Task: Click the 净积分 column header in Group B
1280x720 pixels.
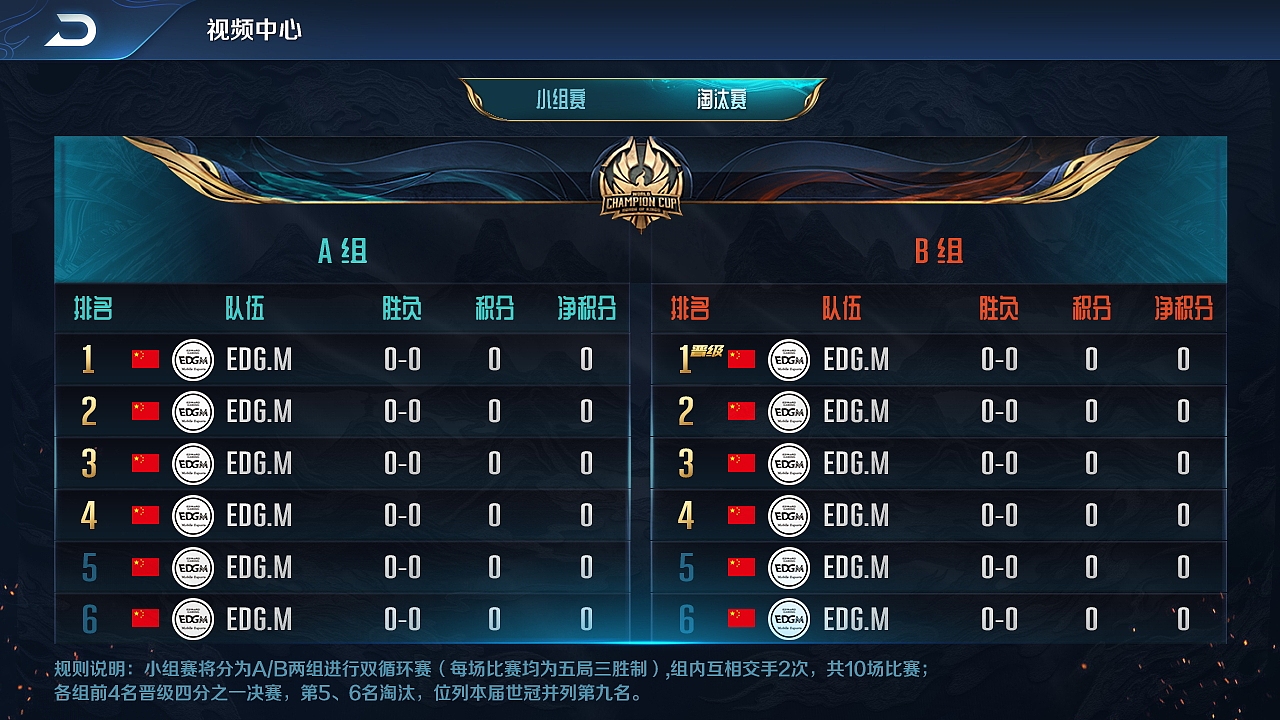Action: pyautogui.click(x=1185, y=308)
